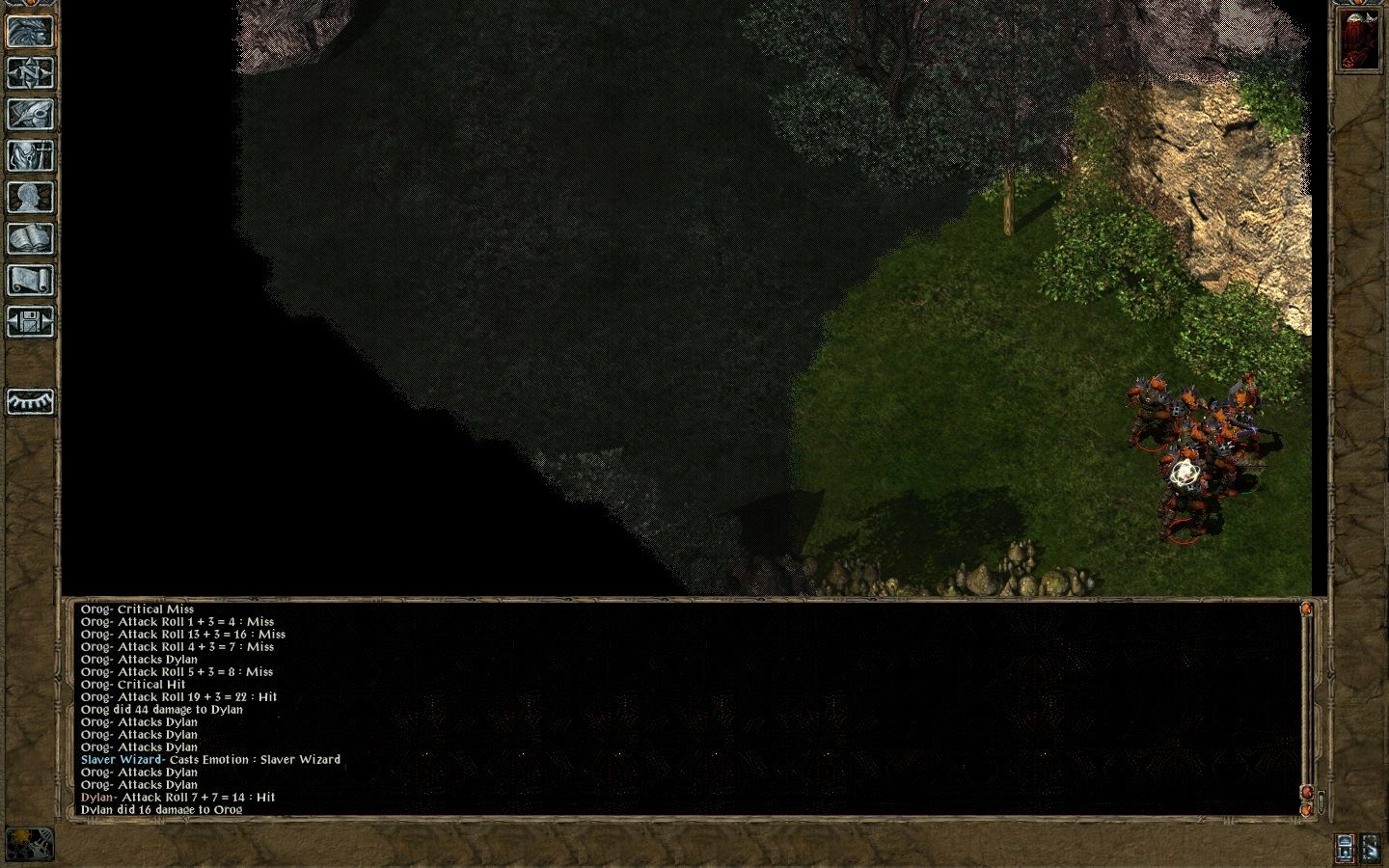1389x868 pixels.
Task: Toggle the lantern button in the bottom-right corner
Action: (x=1345, y=847)
